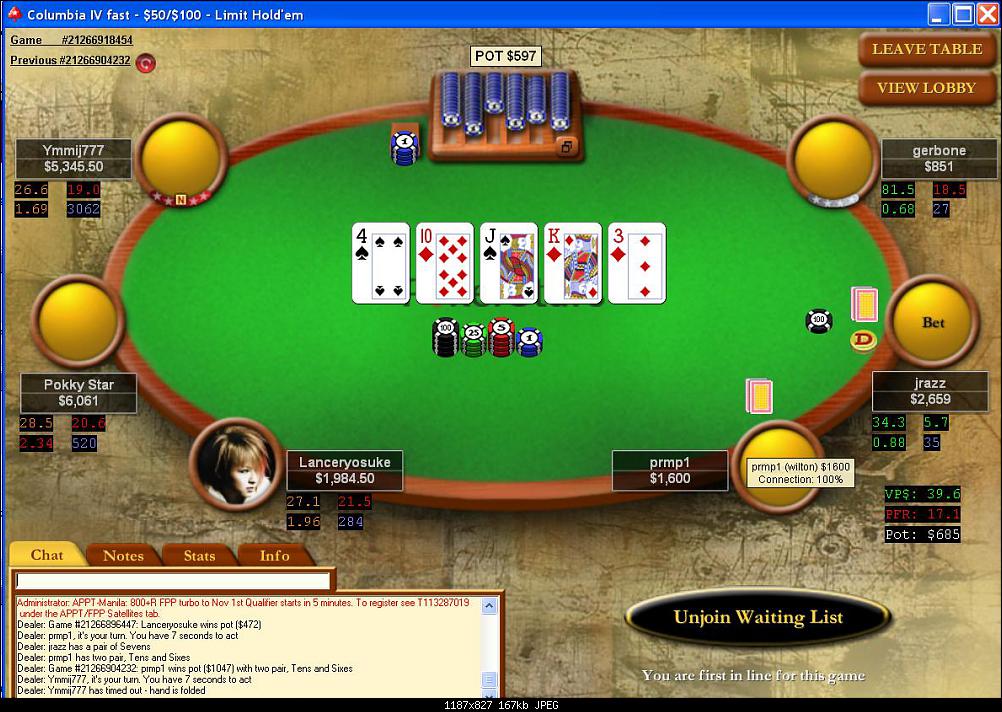Unjoin the waiting list
The width and height of the screenshot is (1002, 712).
click(x=758, y=617)
